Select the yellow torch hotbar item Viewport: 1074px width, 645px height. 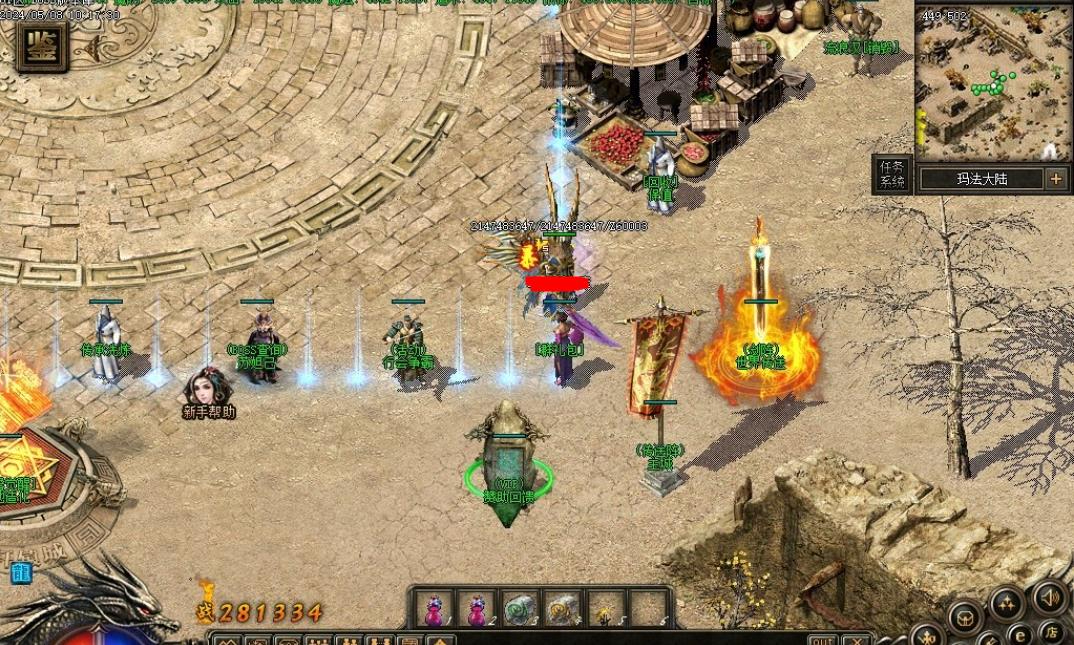click(x=605, y=609)
